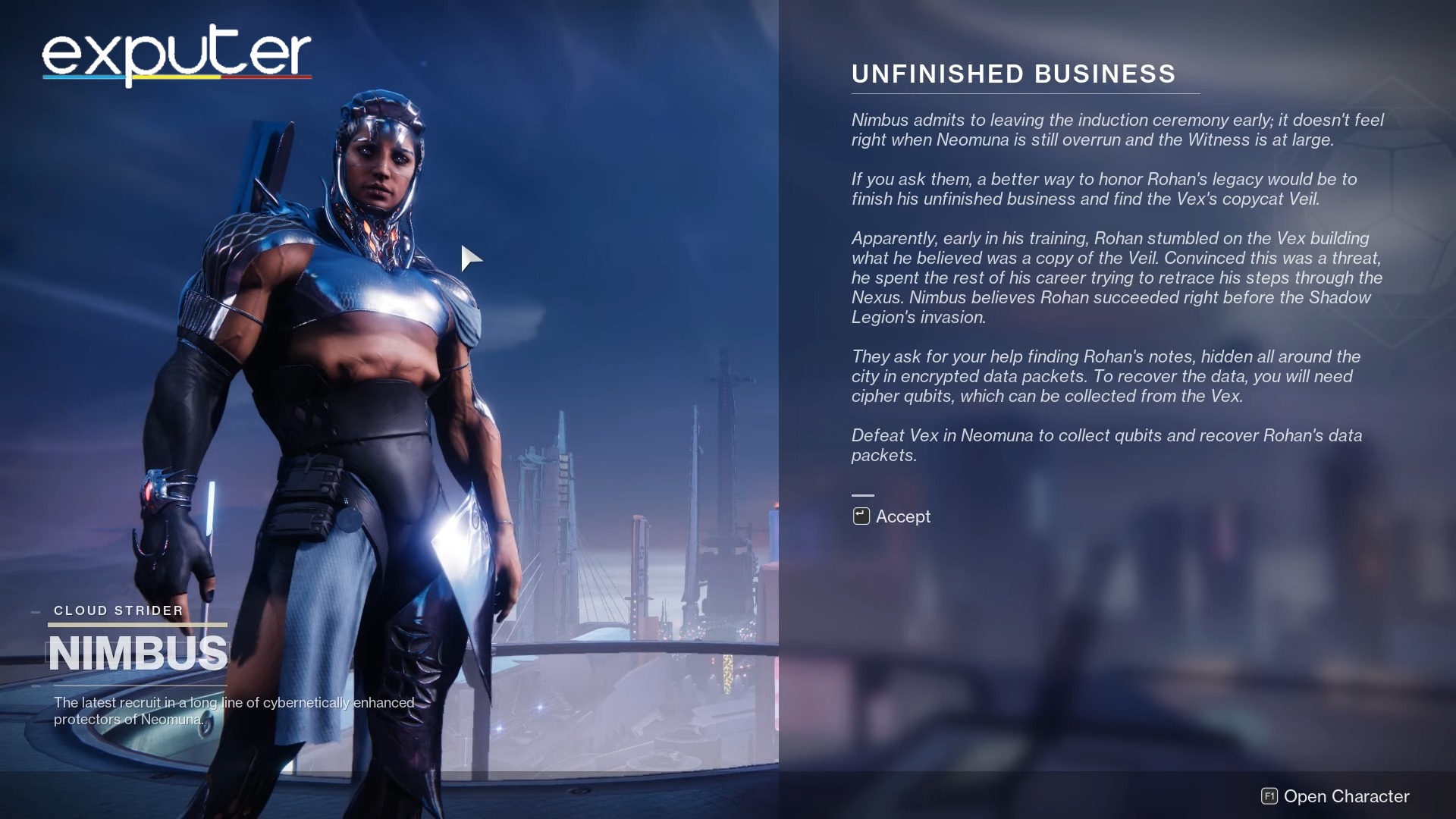
Task: Click the line describing cipher qubits from the Vex
Action: (x=1062, y=394)
